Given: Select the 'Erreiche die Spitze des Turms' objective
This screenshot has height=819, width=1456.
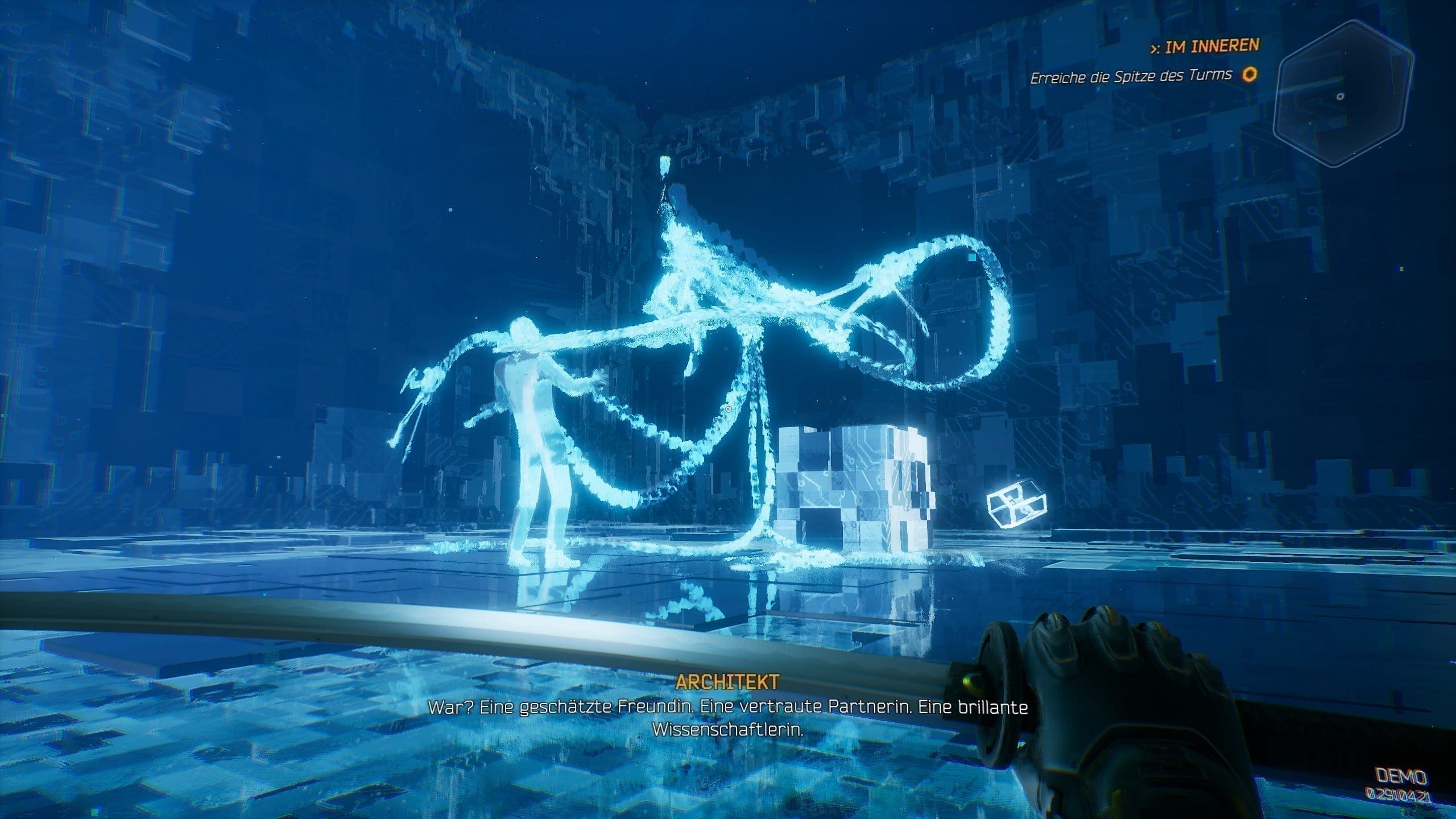Looking at the screenshot, I should click(1131, 76).
